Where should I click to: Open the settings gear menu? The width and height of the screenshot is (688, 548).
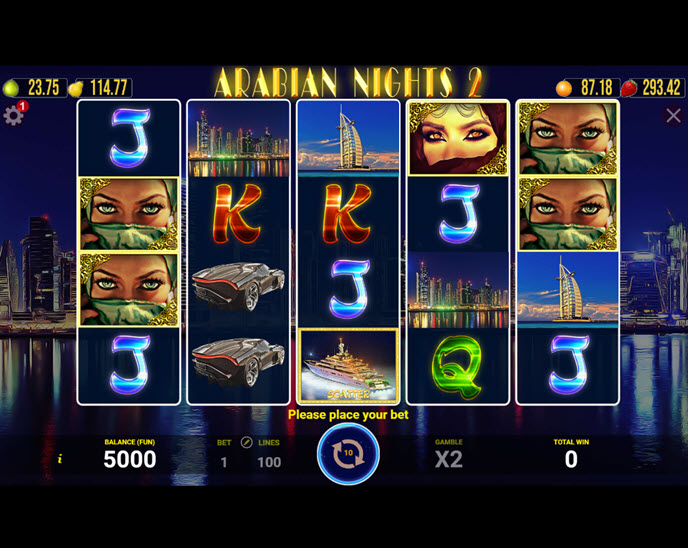[x=14, y=115]
